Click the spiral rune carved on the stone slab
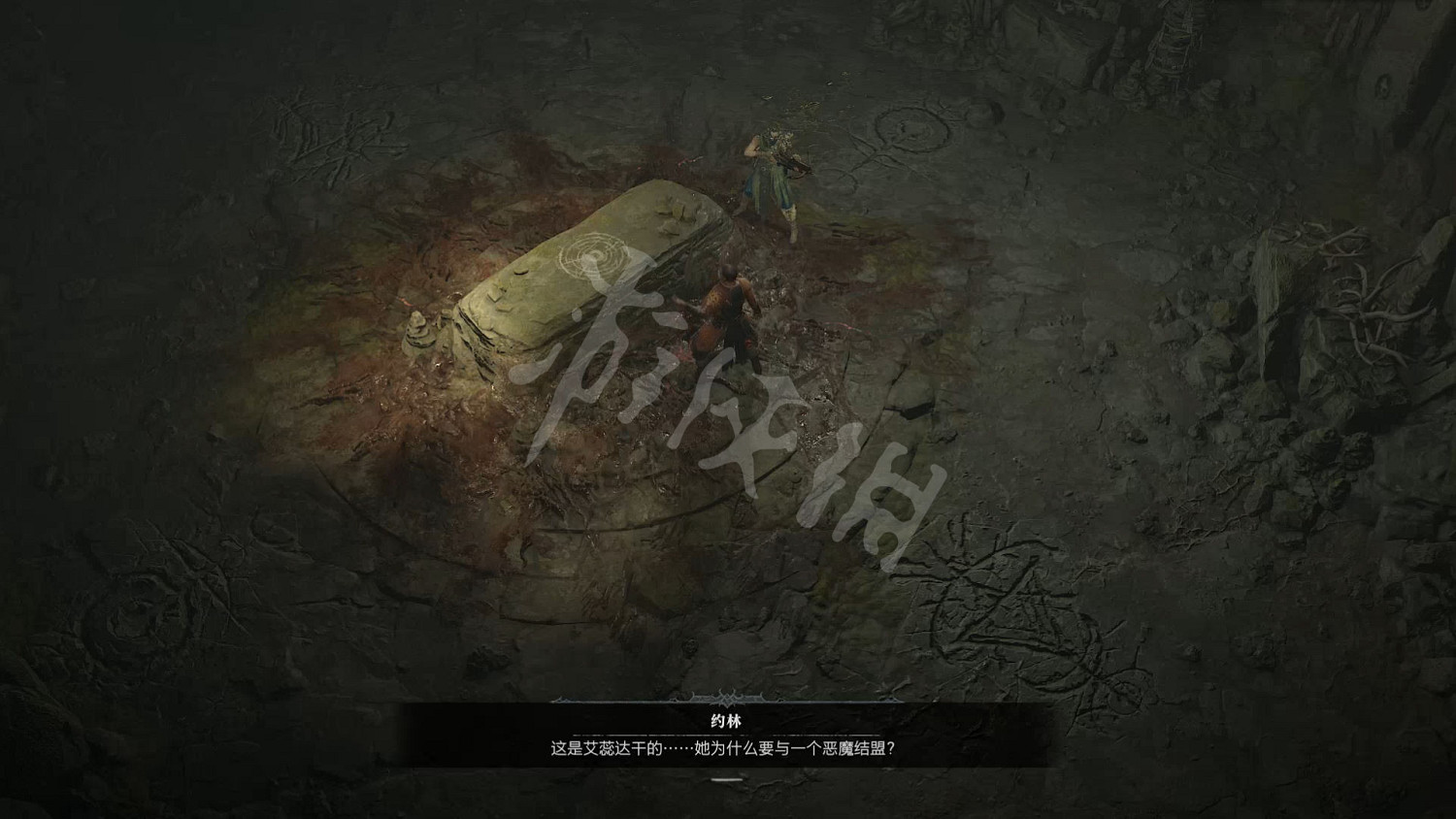This screenshot has width=1456, height=819. click(596, 255)
